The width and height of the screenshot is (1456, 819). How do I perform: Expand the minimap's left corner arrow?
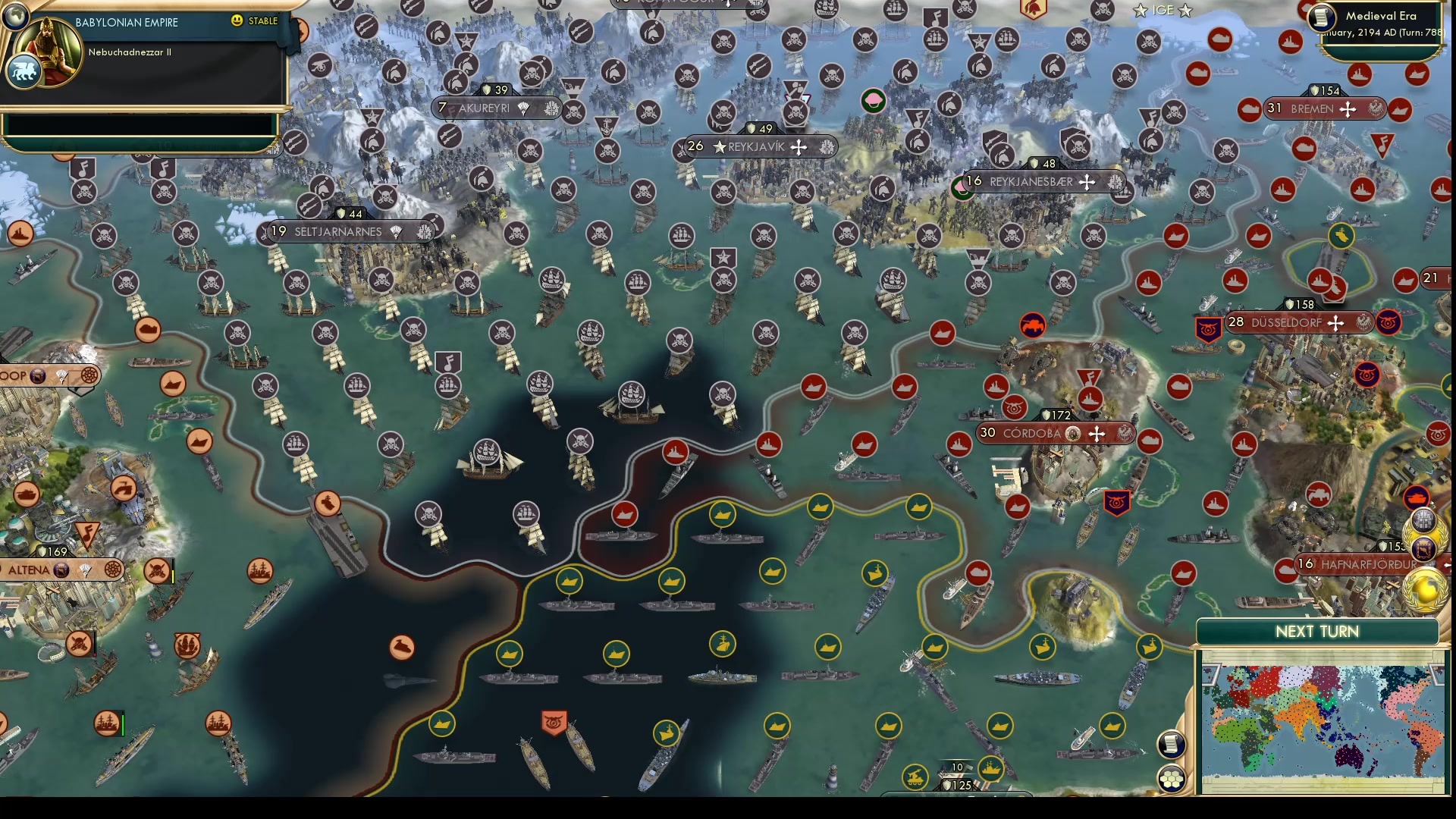tap(1212, 675)
